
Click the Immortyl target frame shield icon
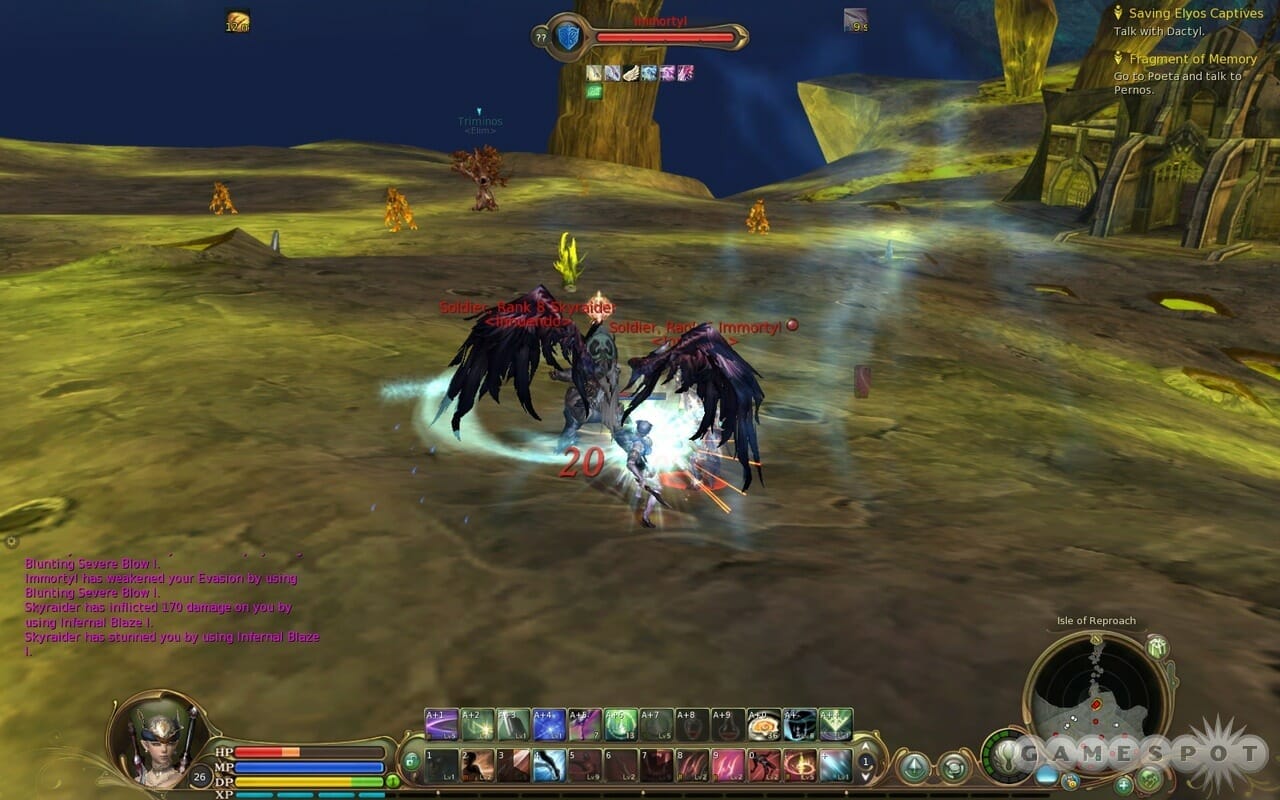coord(568,38)
